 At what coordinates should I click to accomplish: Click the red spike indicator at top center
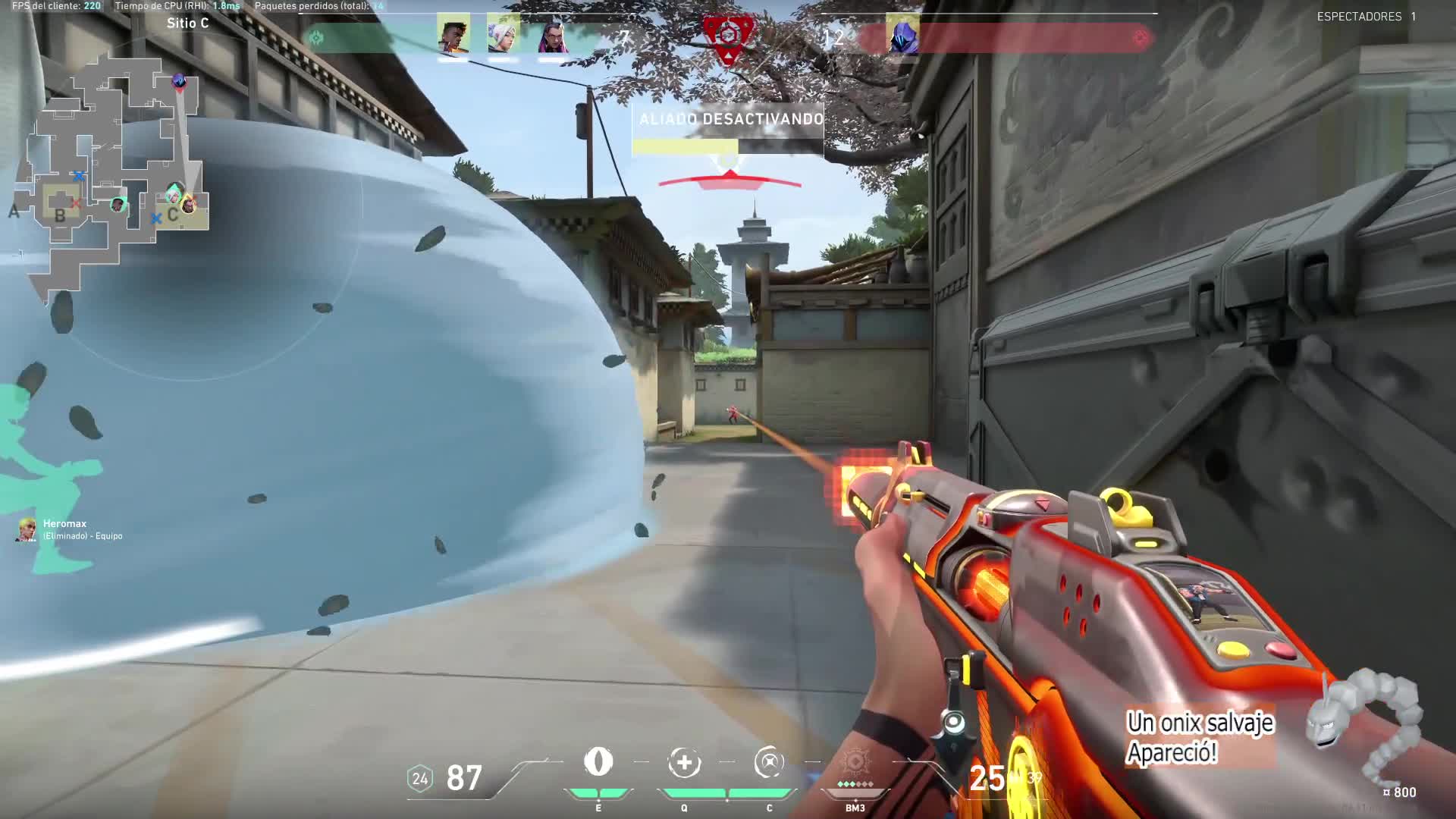pyautogui.click(x=728, y=35)
